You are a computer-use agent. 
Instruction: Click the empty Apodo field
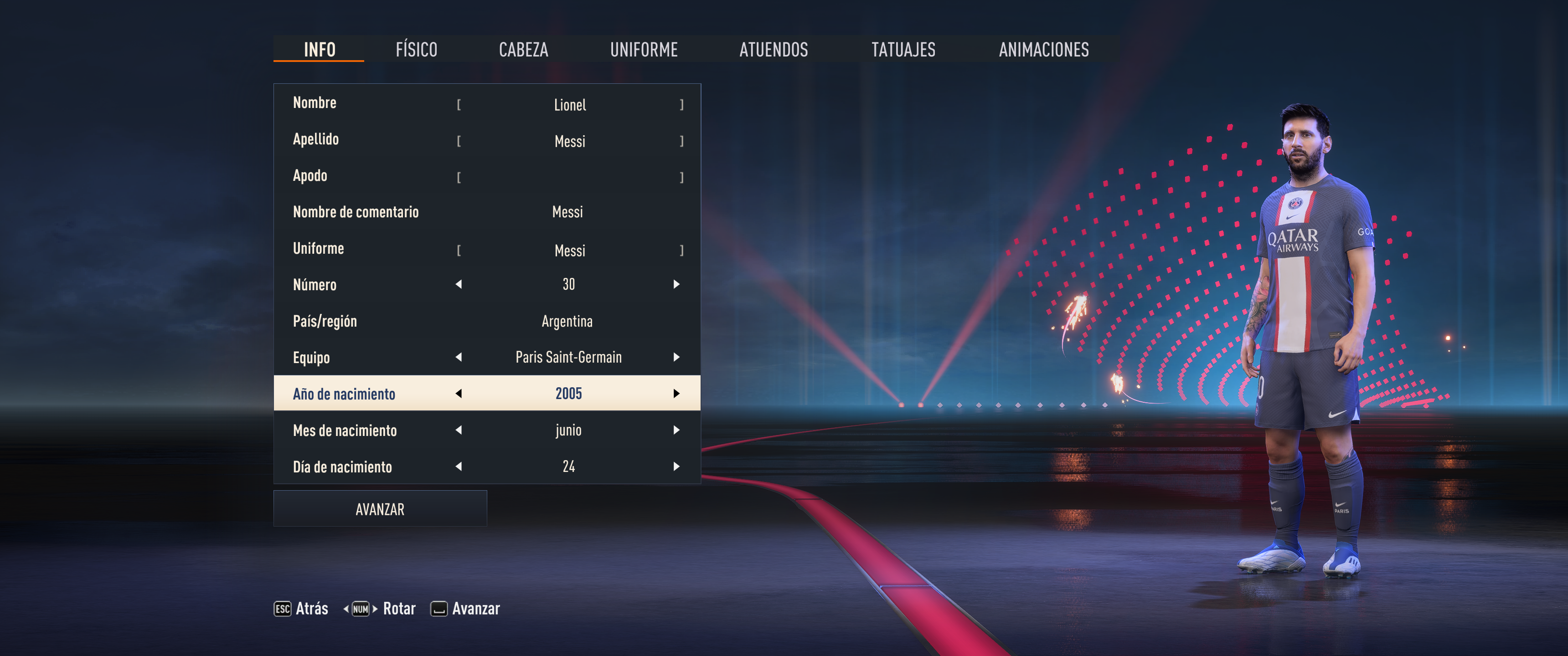pyautogui.click(x=570, y=177)
